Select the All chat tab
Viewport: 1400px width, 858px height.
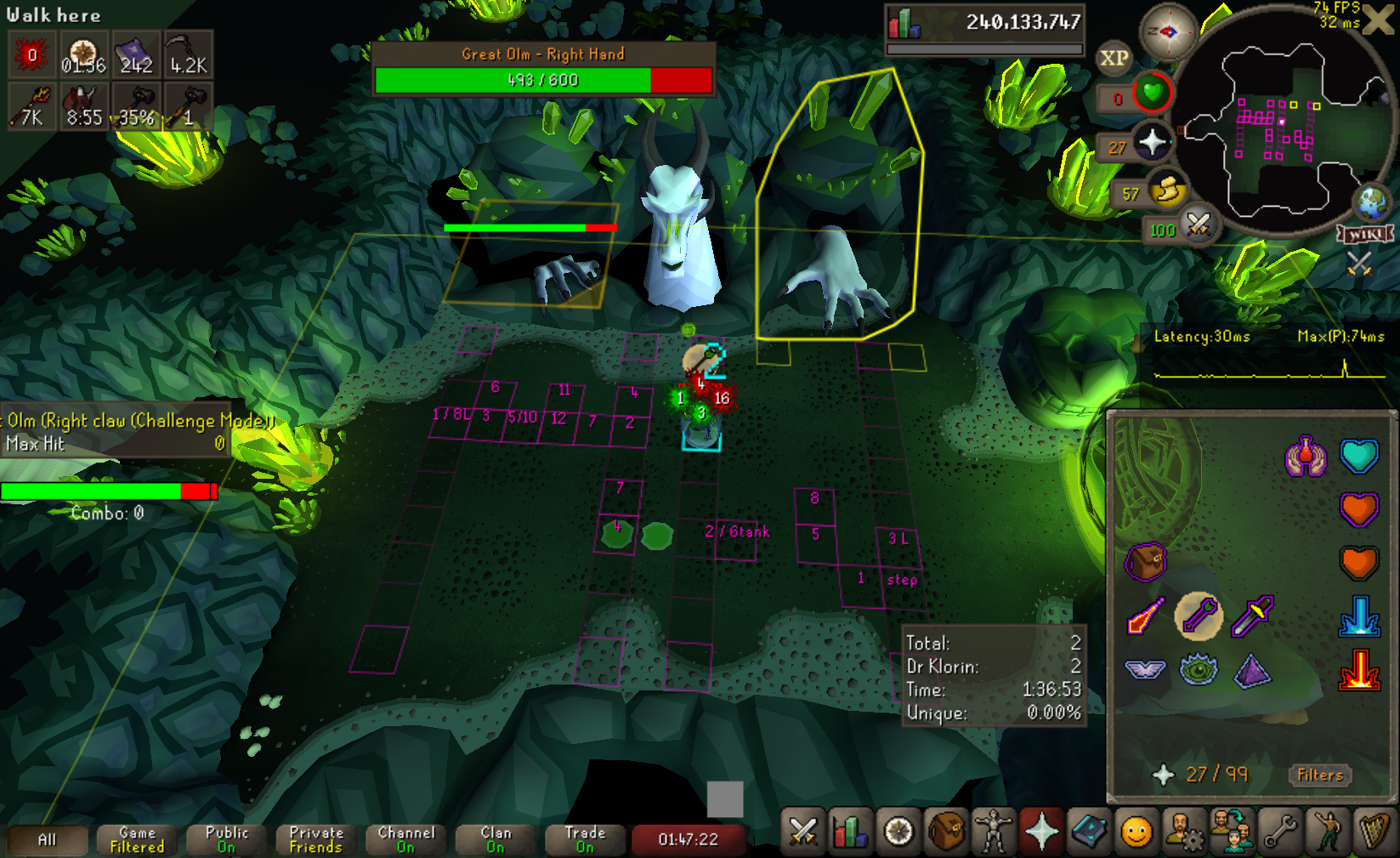click(48, 840)
